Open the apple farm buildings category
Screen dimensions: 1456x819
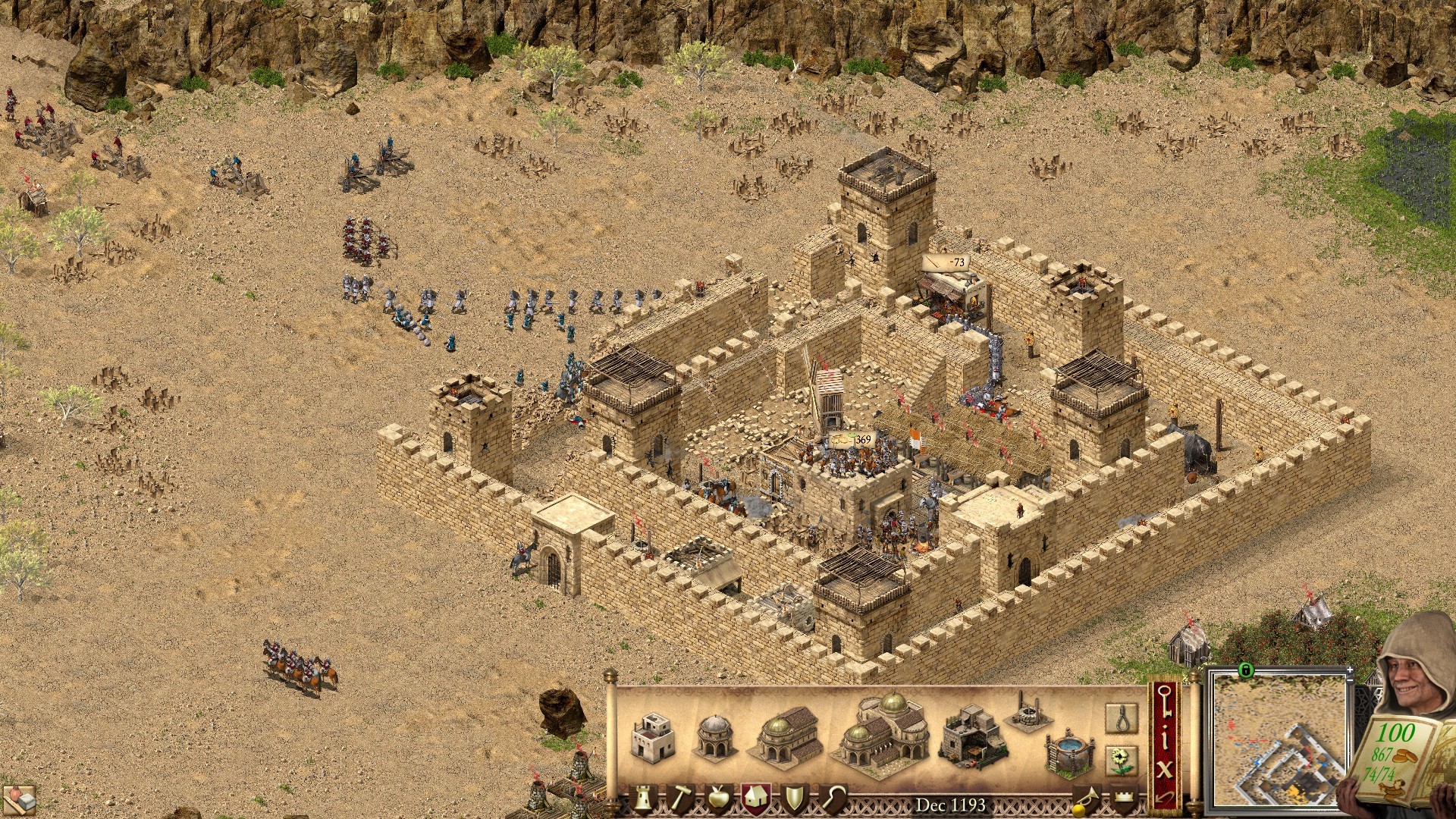pos(717,799)
